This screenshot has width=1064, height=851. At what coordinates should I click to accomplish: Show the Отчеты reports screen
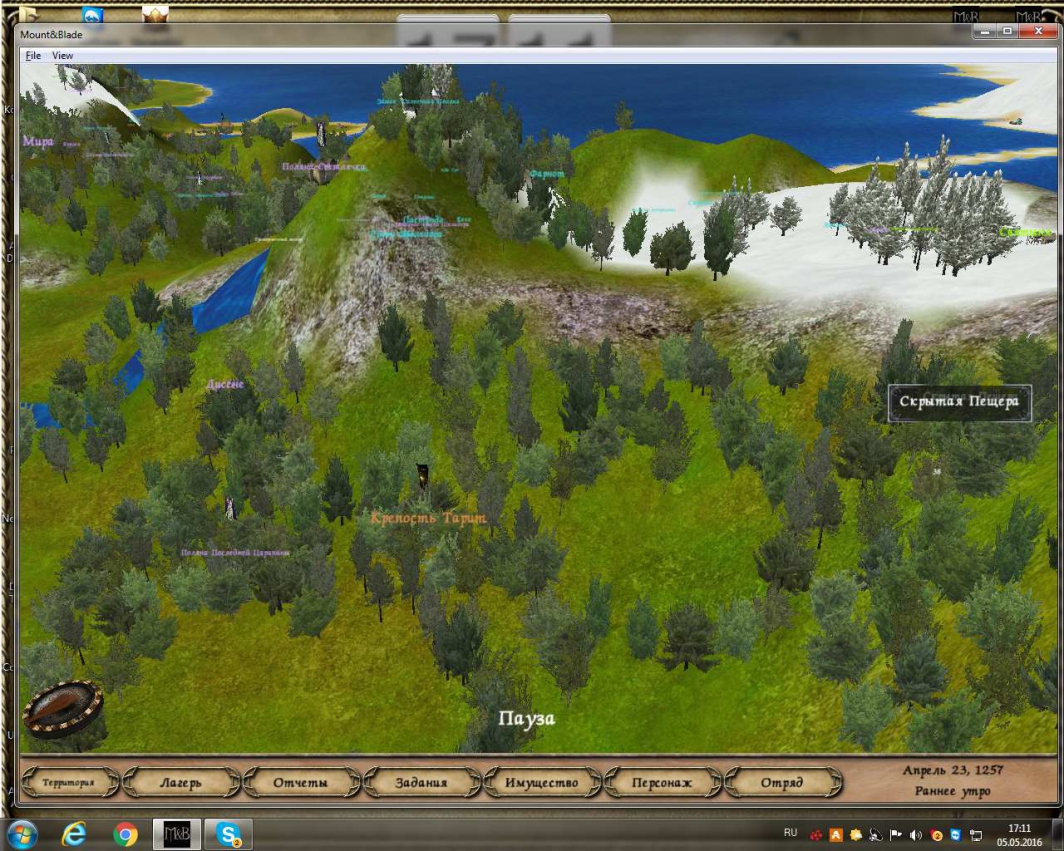coord(302,783)
